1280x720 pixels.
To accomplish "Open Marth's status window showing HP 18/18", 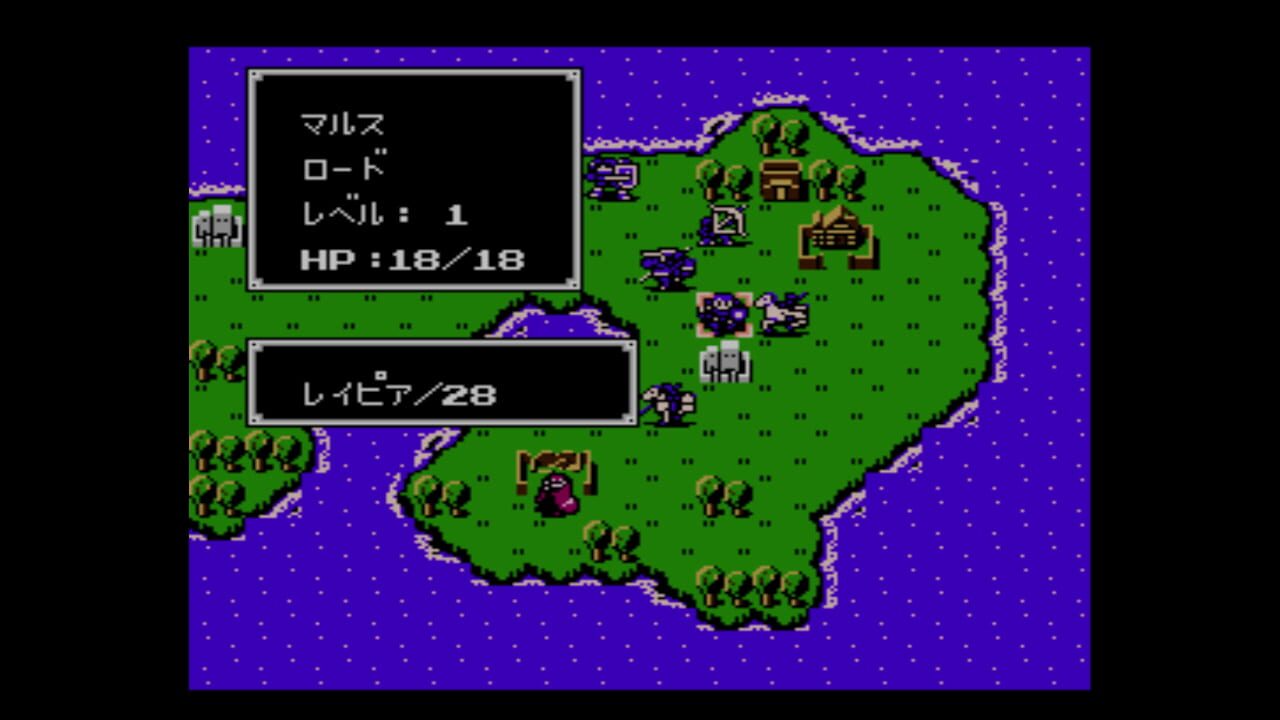I will pos(415,180).
